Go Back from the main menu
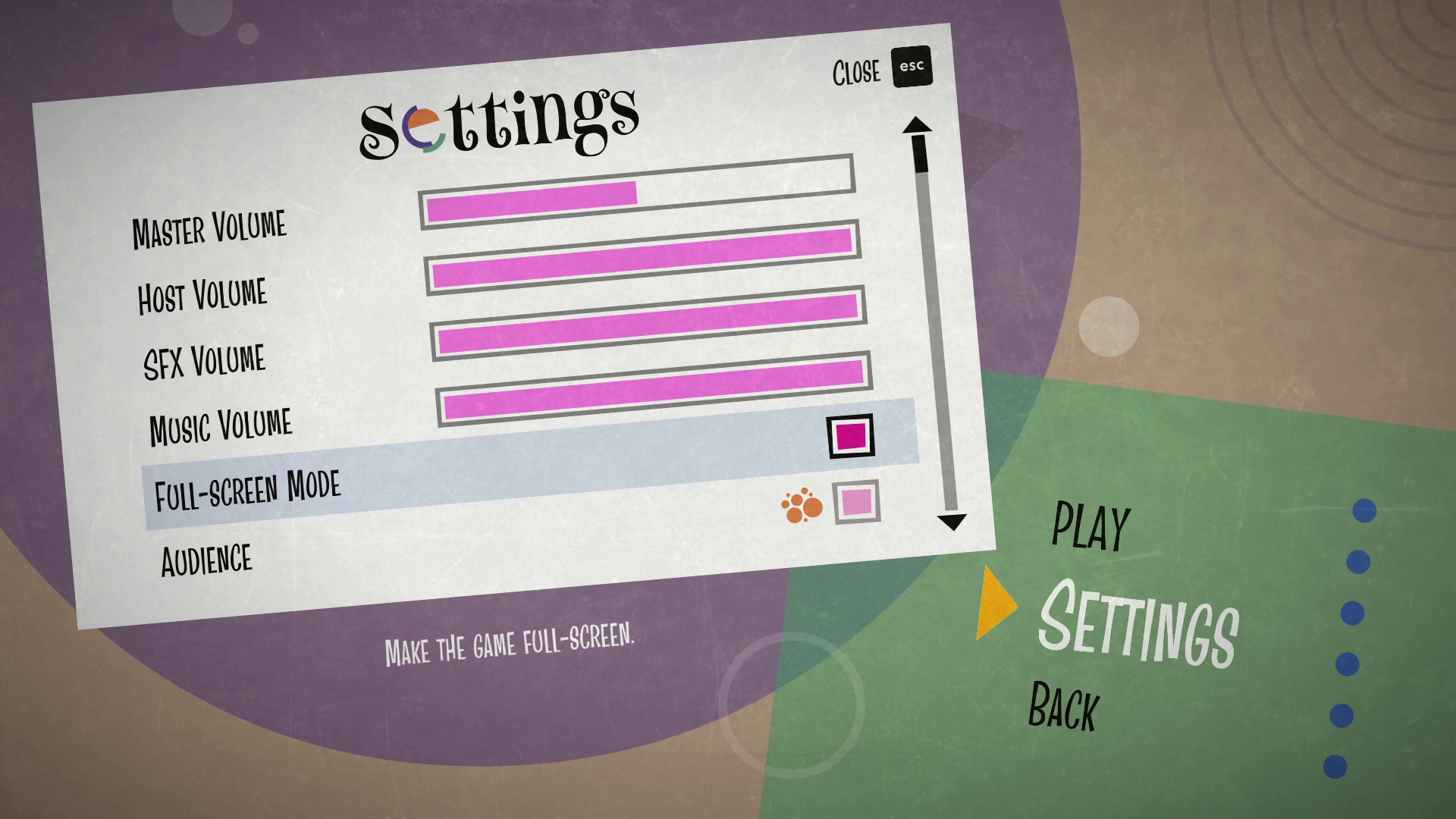 pos(1063,707)
